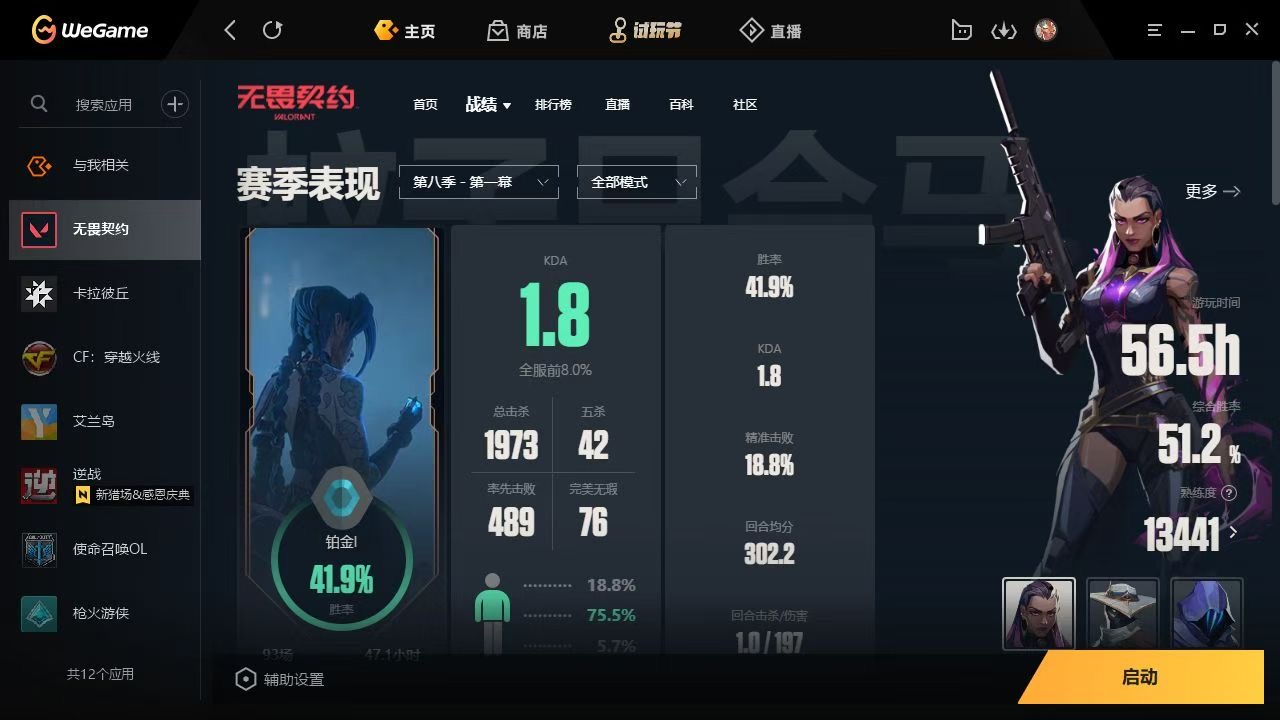Select the 枪火游侠 game icon
Viewport: 1280px width, 720px height.
point(39,613)
